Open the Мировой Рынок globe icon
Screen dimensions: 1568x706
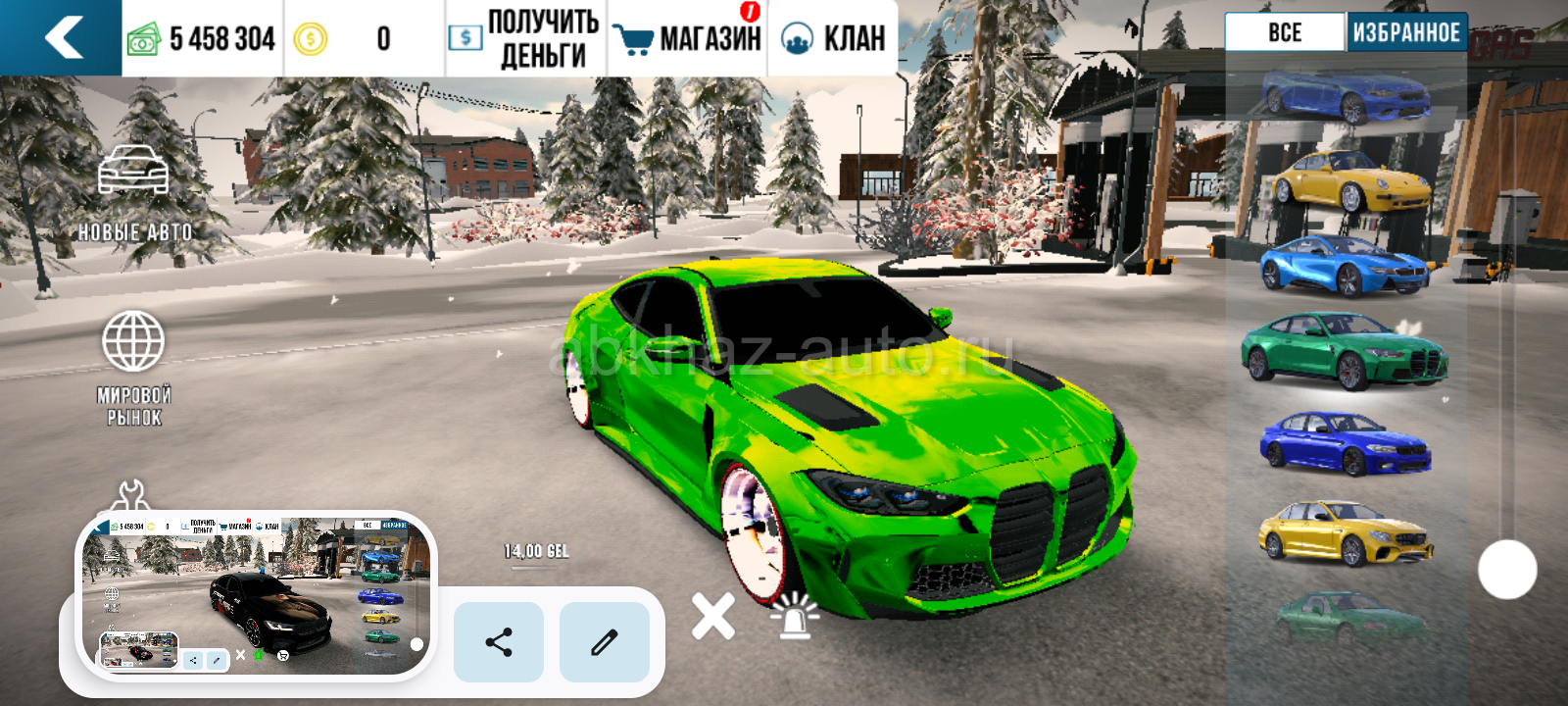[133, 365]
